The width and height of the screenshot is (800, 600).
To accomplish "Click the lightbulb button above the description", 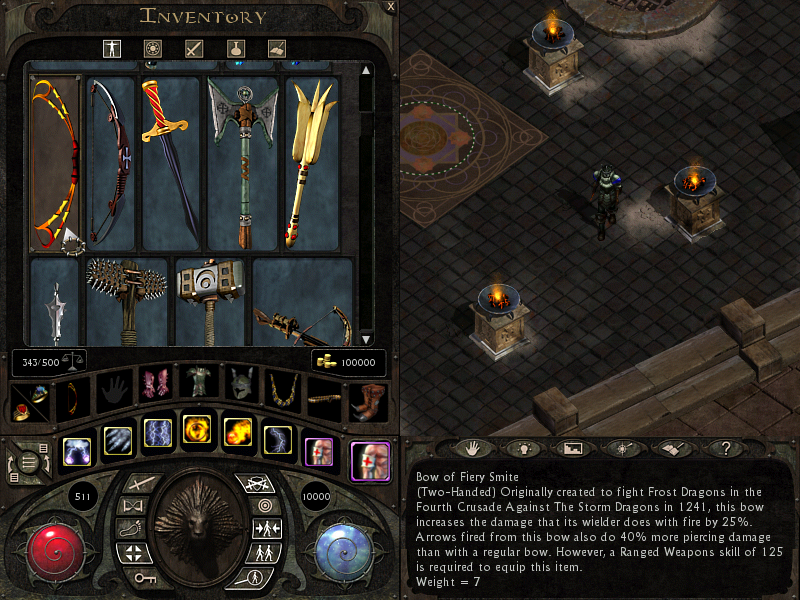I will tap(522, 448).
